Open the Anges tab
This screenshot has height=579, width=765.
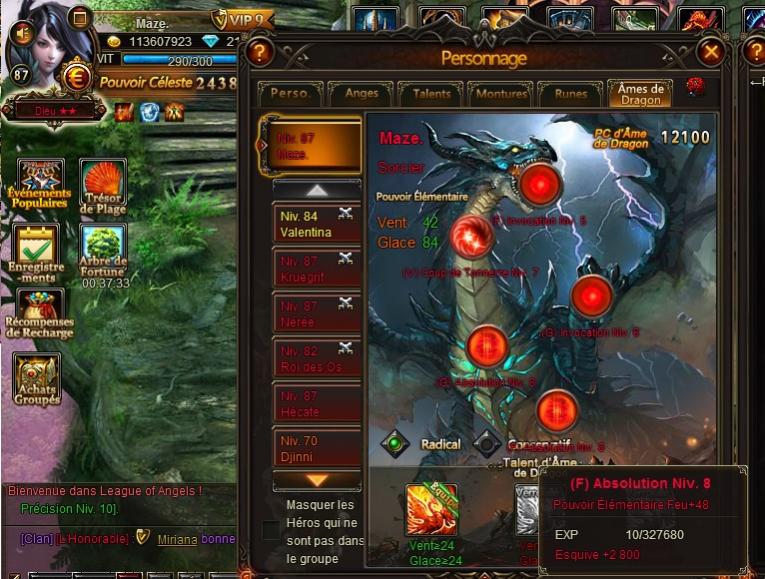pyautogui.click(x=359, y=94)
